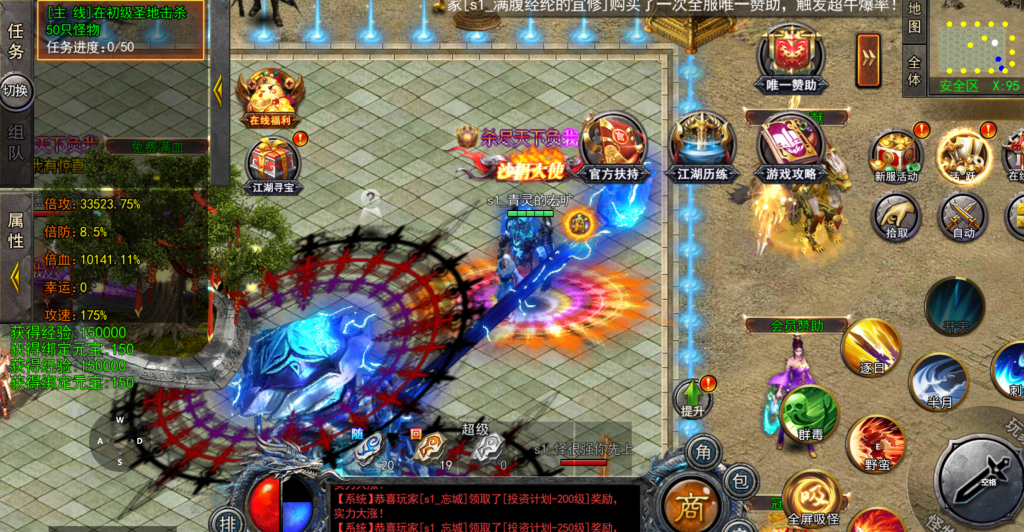Open the 官方扶持 official support icon
This screenshot has height=532, width=1024.
pyautogui.click(x=613, y=148)
